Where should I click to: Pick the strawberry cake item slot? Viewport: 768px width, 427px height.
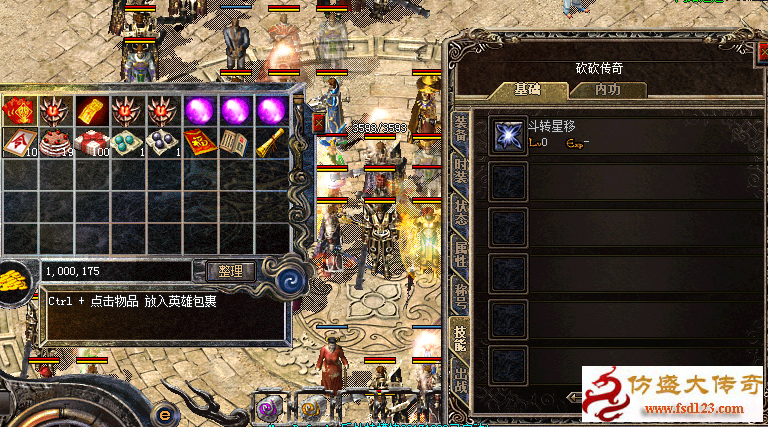pos(55,143)
